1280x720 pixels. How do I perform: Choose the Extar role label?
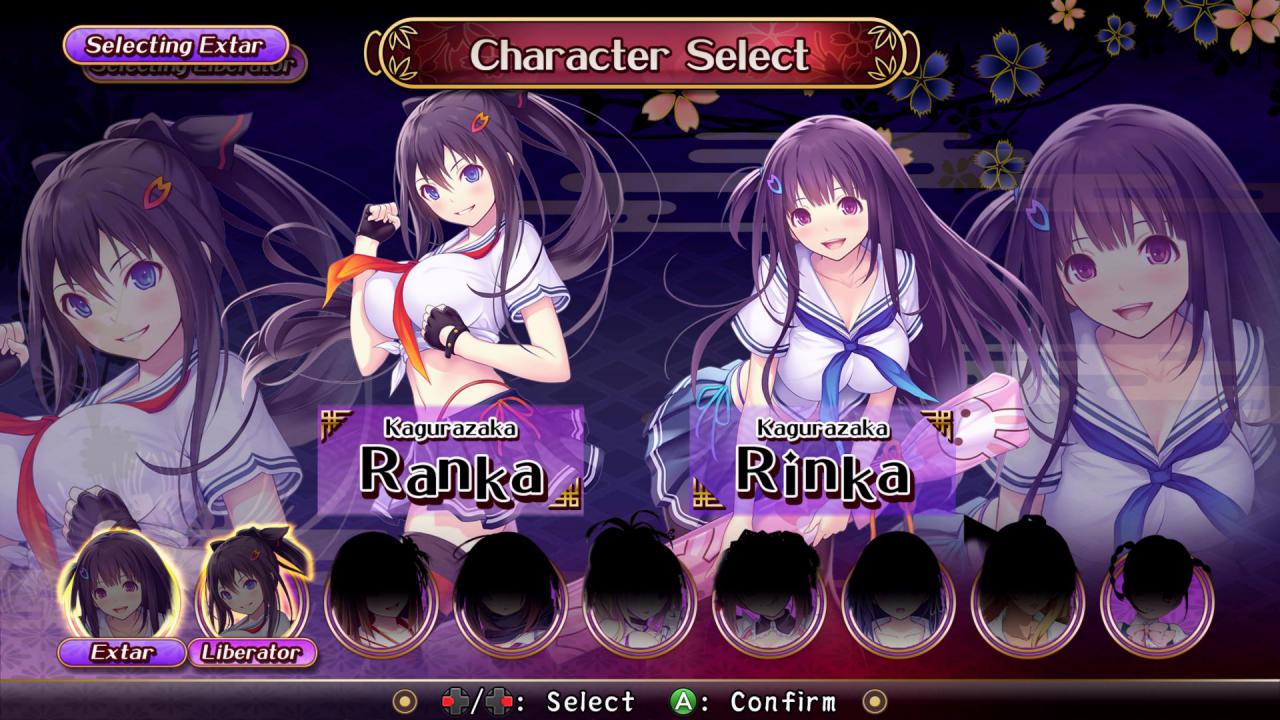click(x=123, y=653)
